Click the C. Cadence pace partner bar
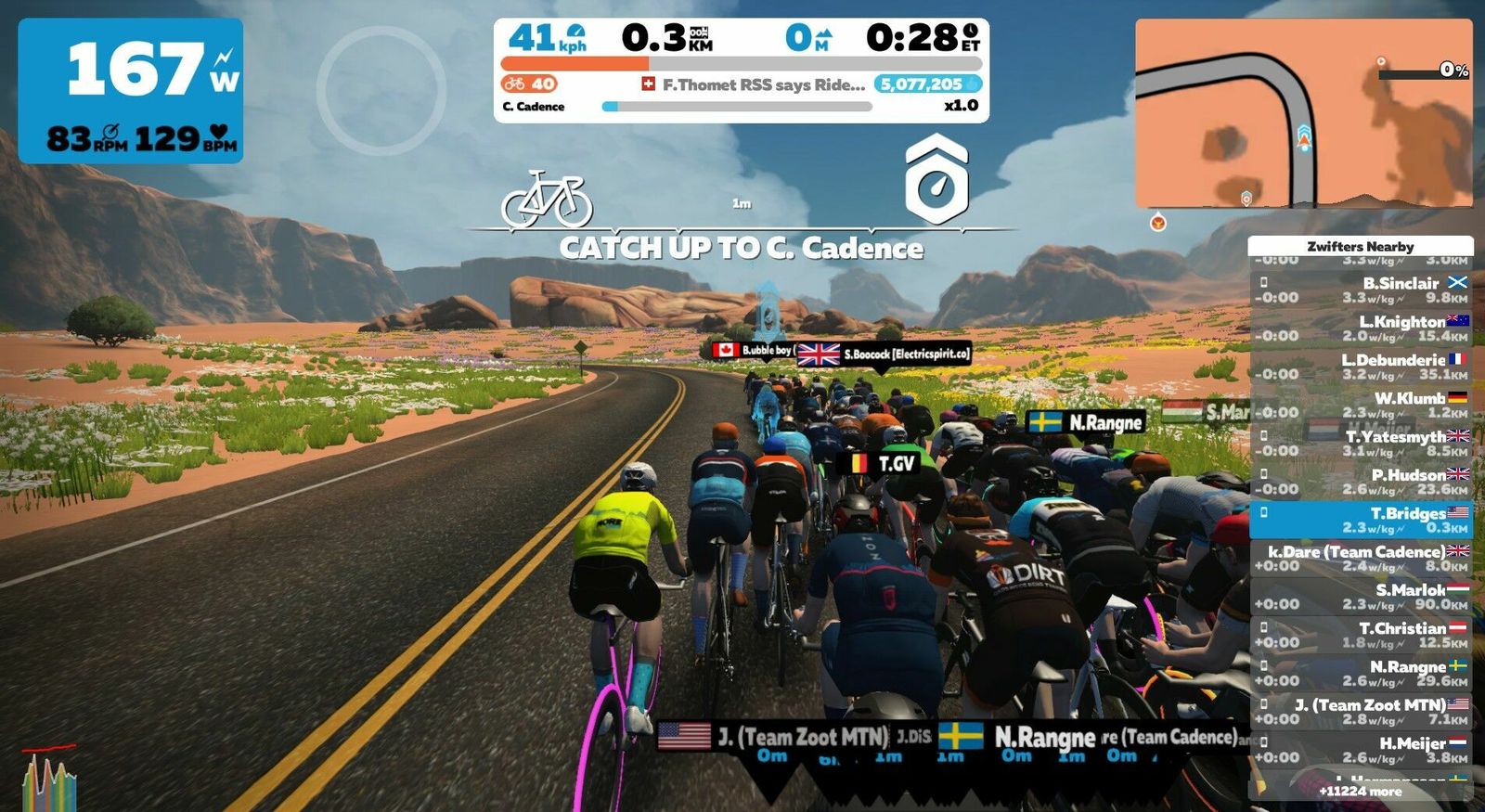1485x812 pixels. tap(738, 107)
